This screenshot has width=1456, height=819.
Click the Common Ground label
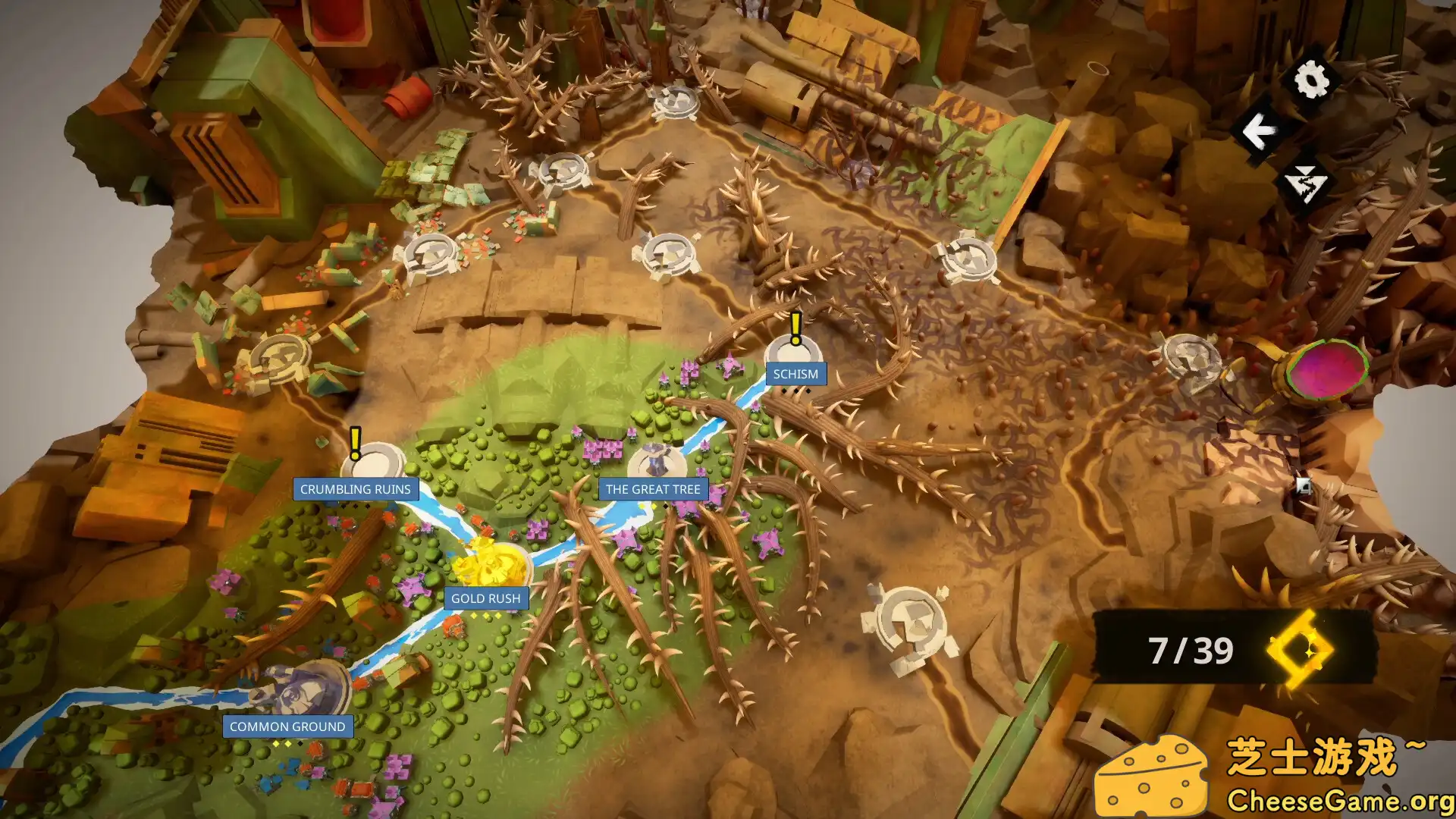click(x=287, y=726)
